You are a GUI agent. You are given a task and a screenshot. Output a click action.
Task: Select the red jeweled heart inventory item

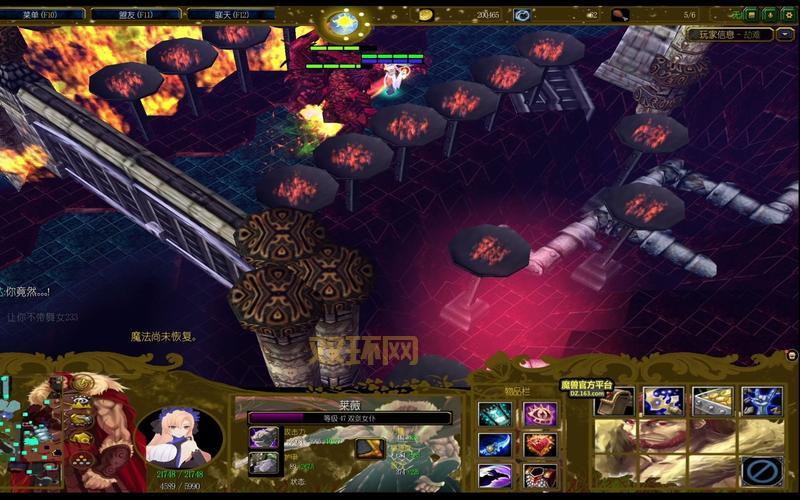[x=542, y=444]
